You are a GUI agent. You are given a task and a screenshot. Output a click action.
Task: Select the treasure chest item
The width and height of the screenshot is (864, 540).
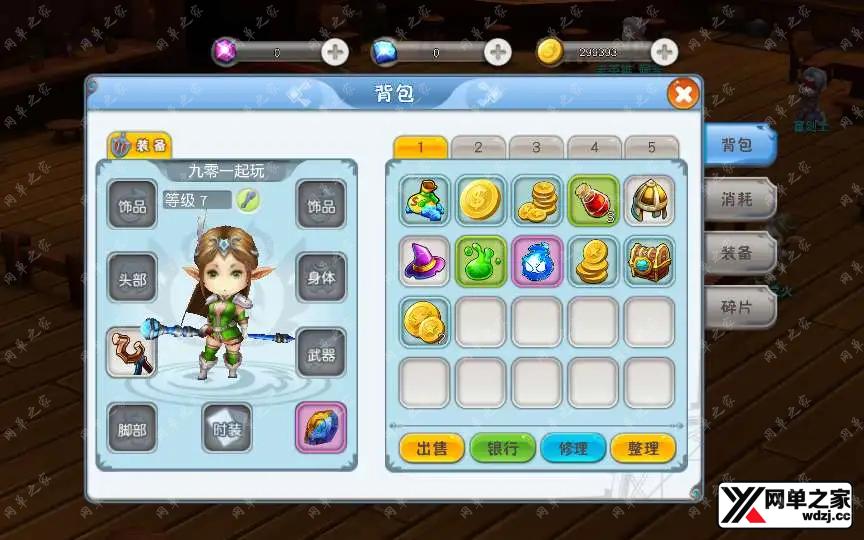coord(649,261)
